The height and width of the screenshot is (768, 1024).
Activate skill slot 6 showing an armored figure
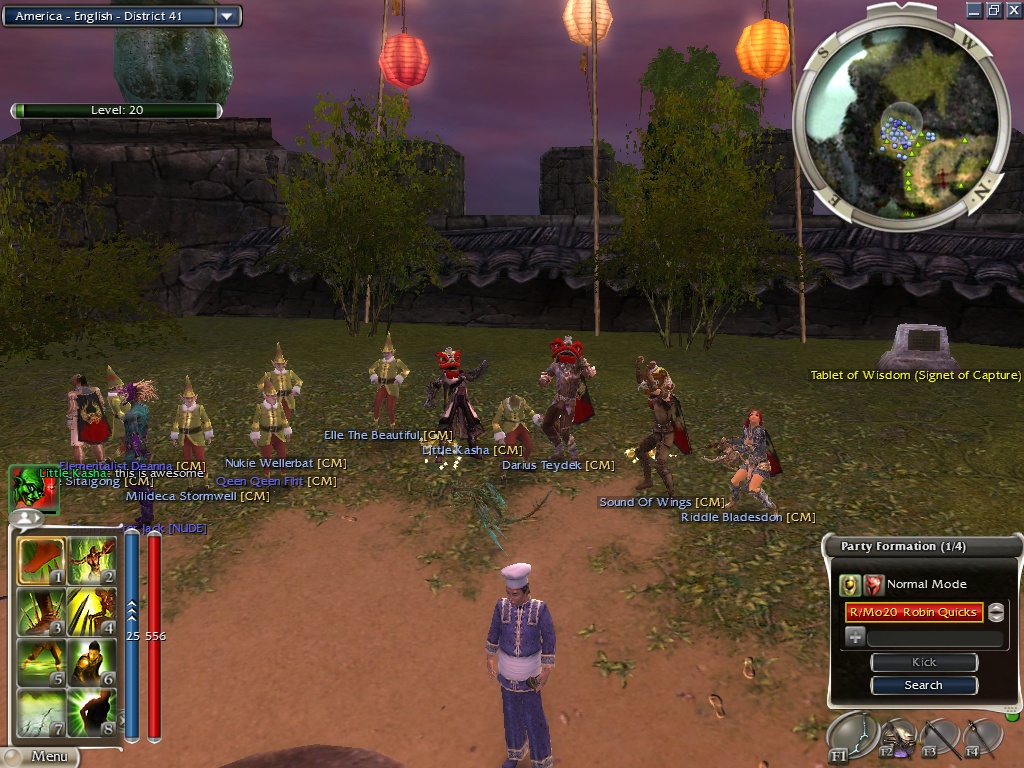pyautogui.click(x=91, y=663)
